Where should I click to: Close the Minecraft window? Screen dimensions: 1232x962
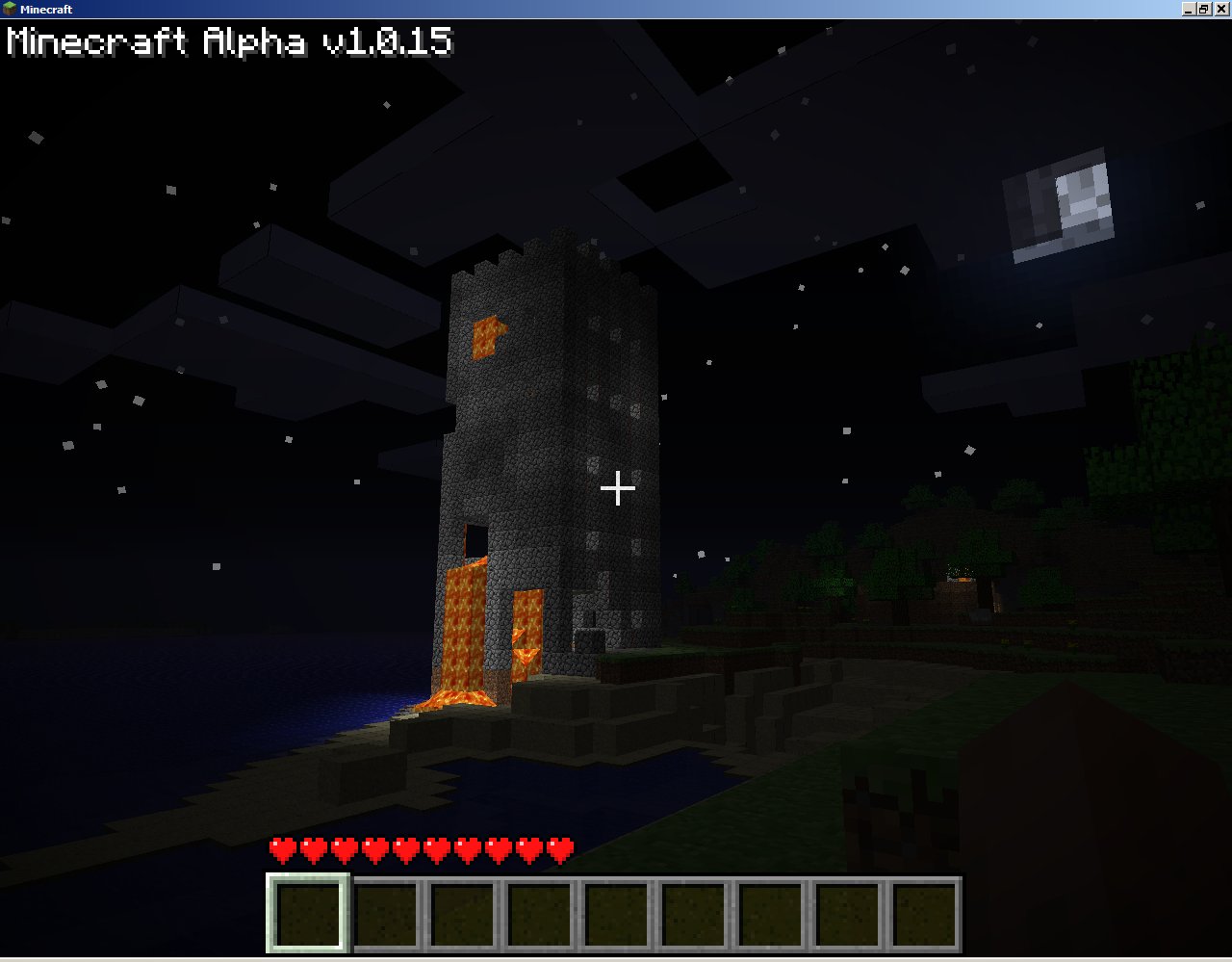point(1221,9)
